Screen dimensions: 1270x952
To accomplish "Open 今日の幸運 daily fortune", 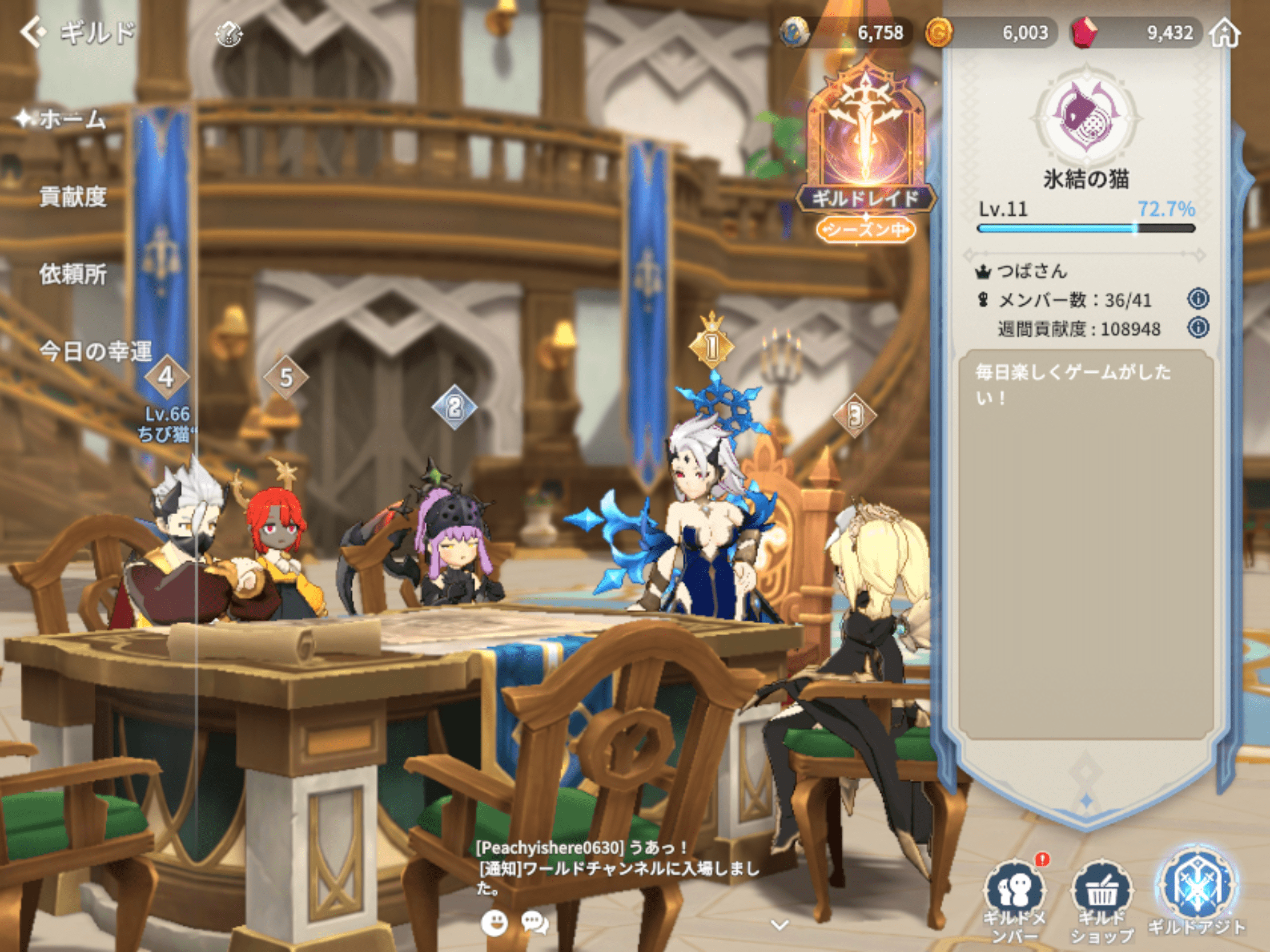I will click(x=95, y=351).
